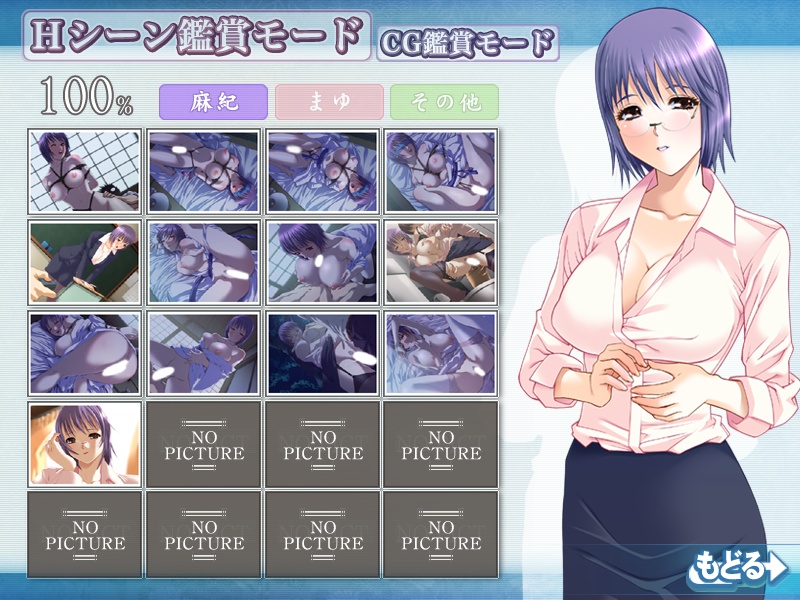Image resolution: width=800 pixels, height=600 pixels.
Task: Select the classroom chalkboard scene thumbnail
Action: (84, 262)
